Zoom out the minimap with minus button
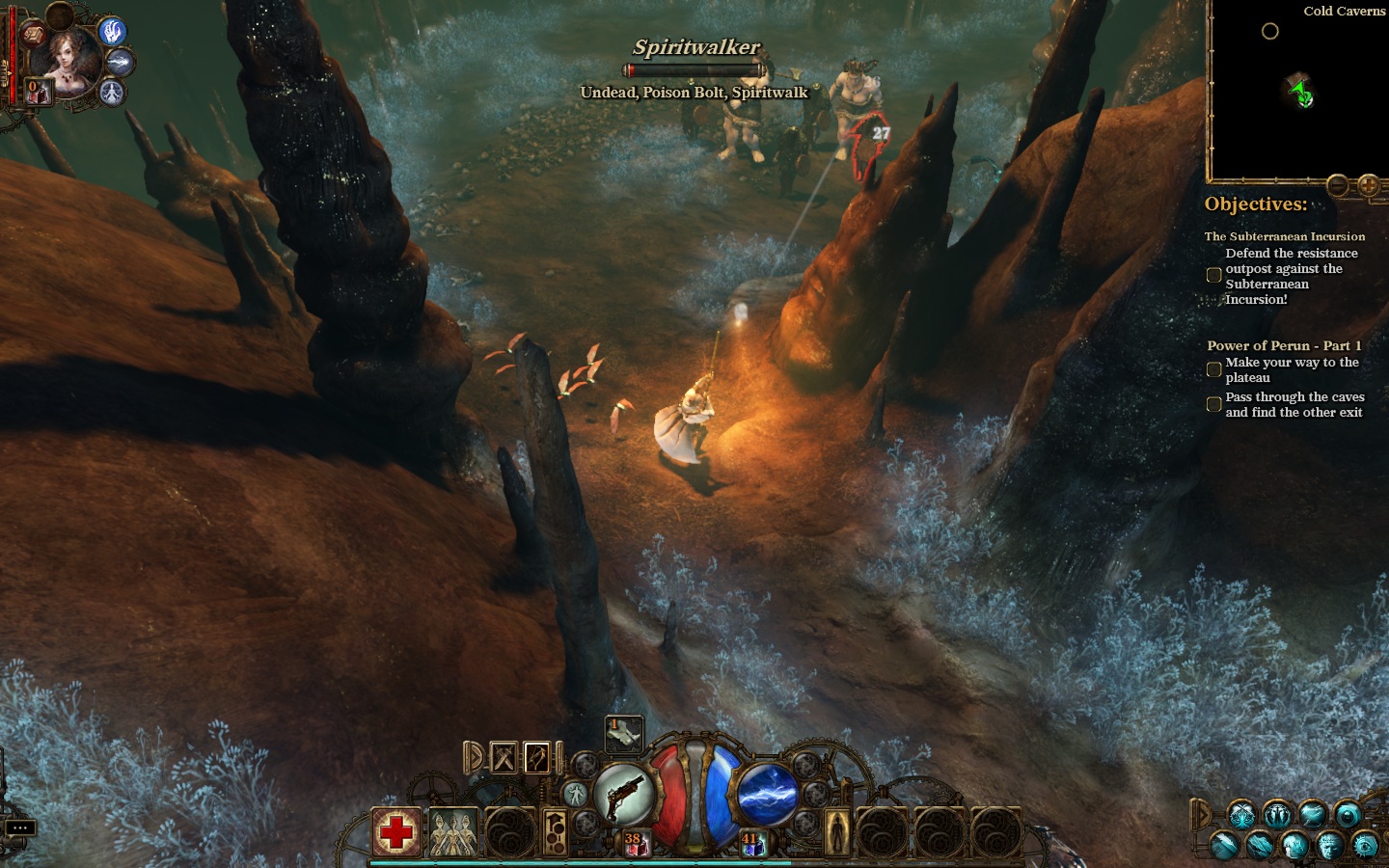This screenshot has width=1389, height=868. (1337, 185)
